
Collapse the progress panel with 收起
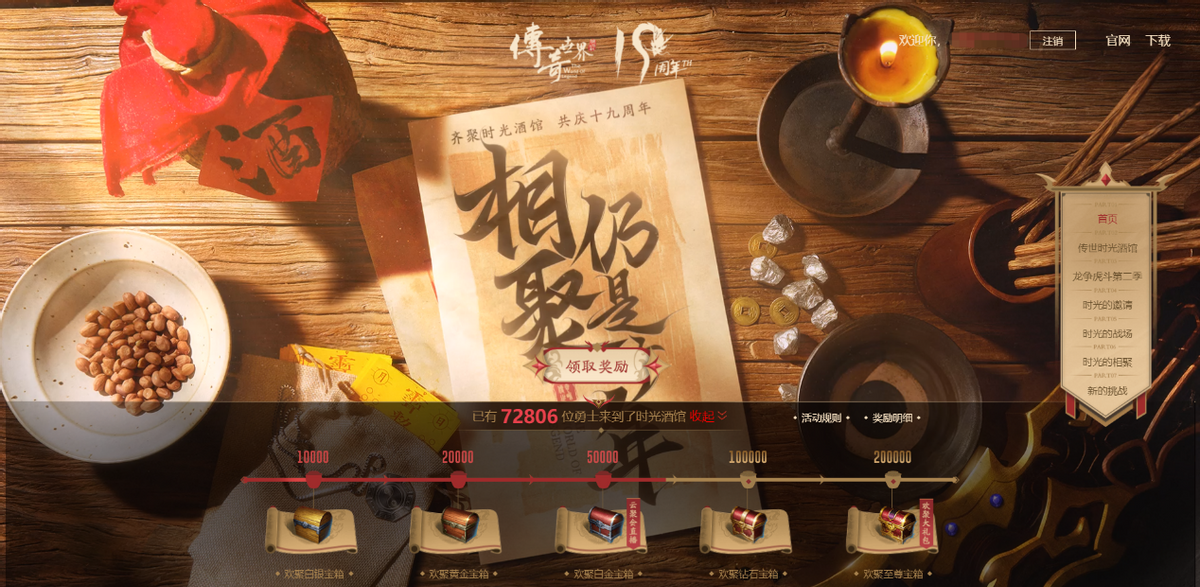[x=708, y=416]
